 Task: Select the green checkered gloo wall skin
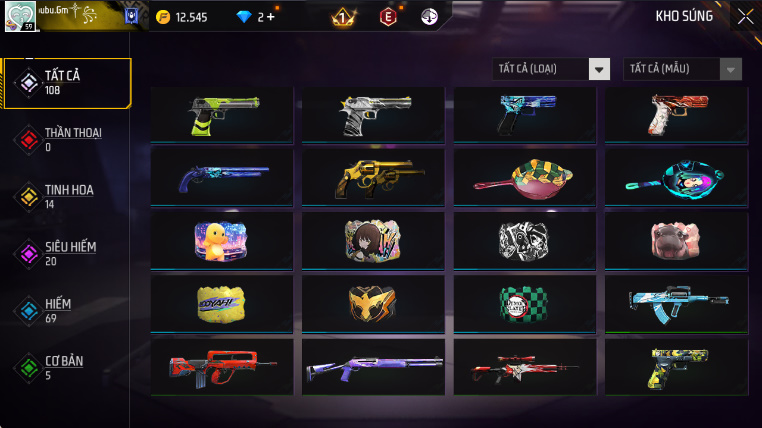coord(525,303)
